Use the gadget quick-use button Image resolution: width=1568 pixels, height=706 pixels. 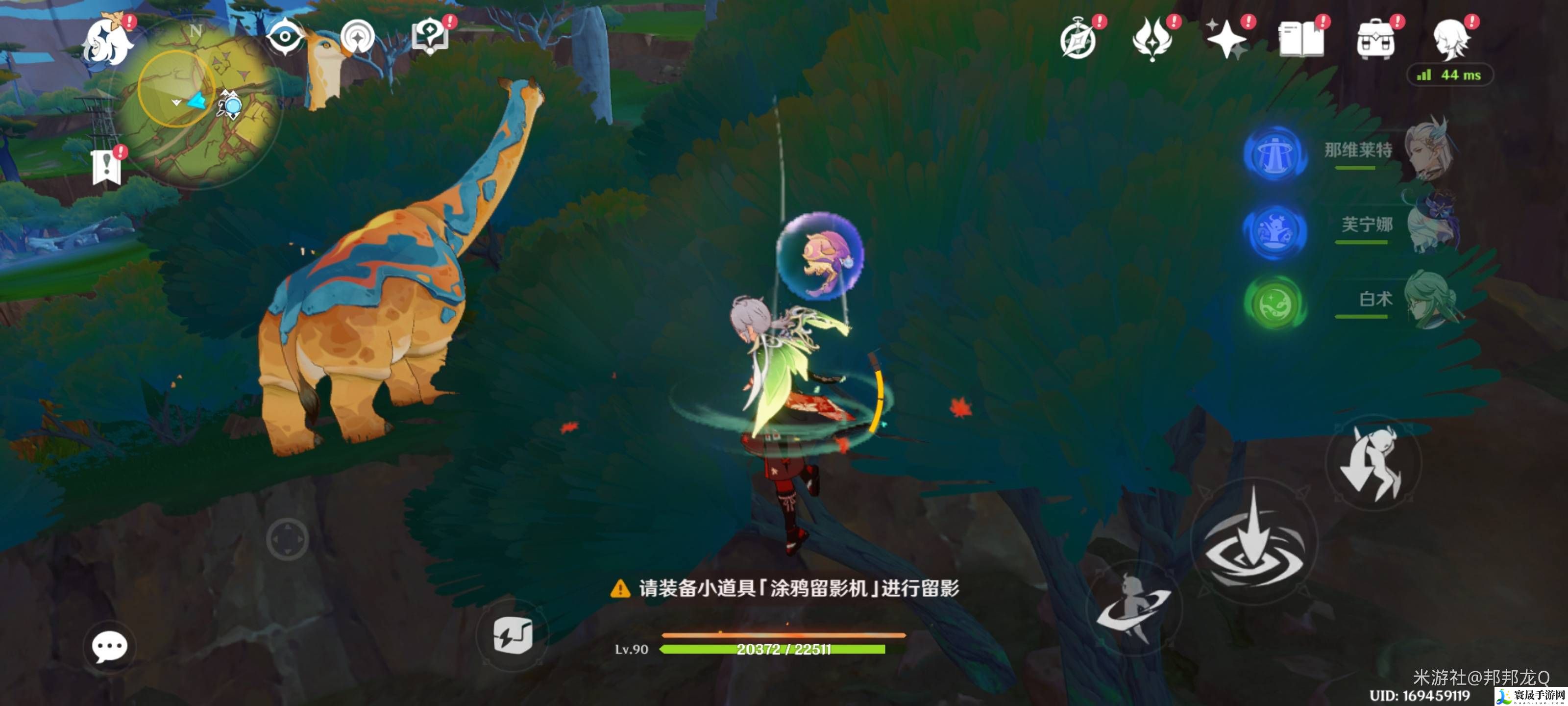point(513,636)
